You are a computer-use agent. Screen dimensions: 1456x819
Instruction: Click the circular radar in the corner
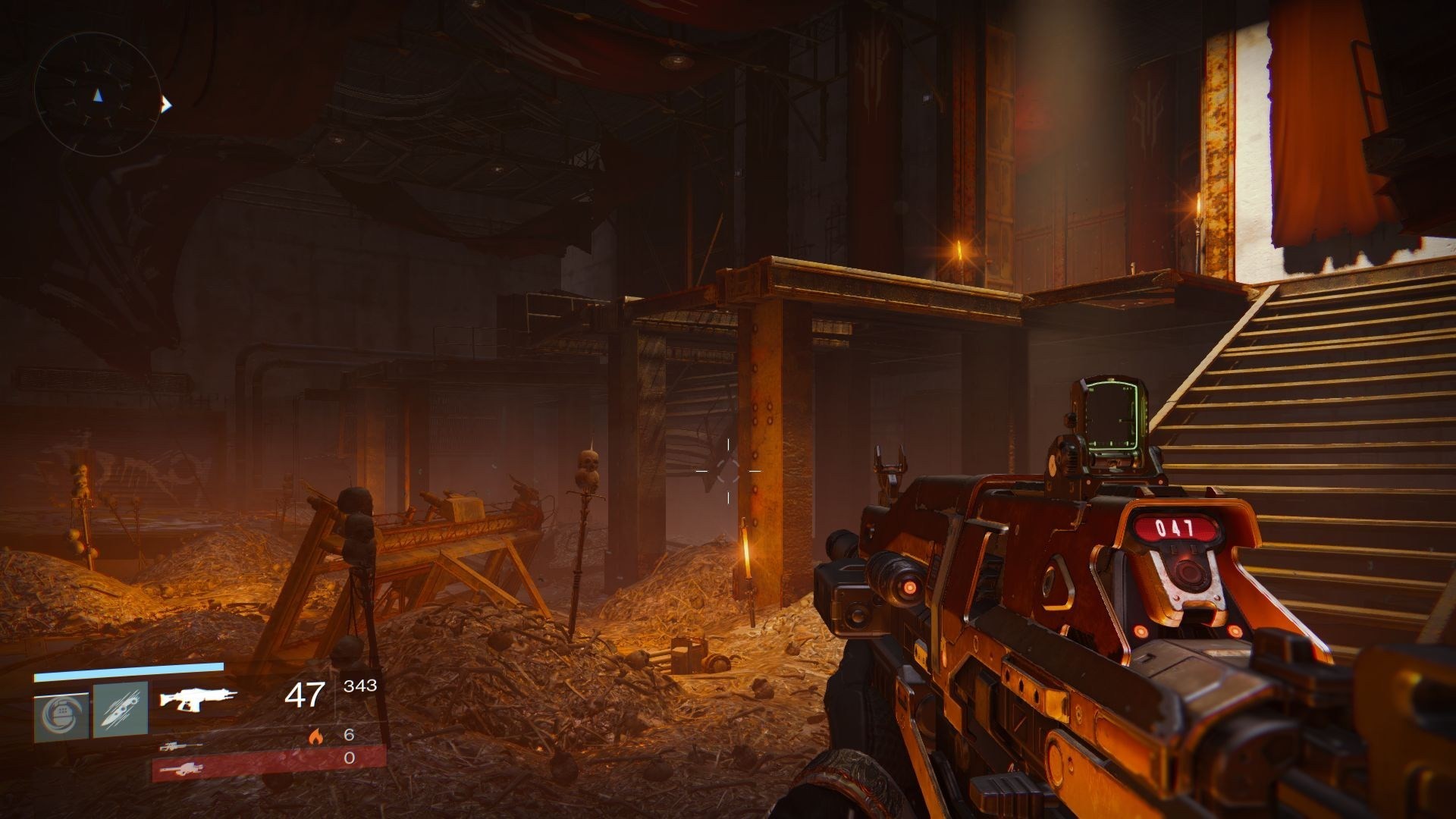click(97, 96)
